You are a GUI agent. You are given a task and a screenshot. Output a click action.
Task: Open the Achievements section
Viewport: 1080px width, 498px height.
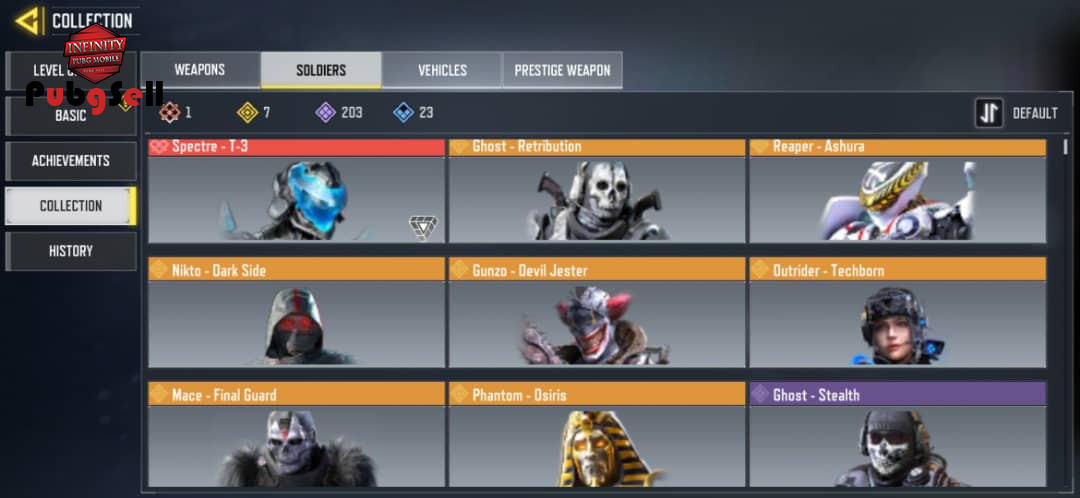pos(71,161)
